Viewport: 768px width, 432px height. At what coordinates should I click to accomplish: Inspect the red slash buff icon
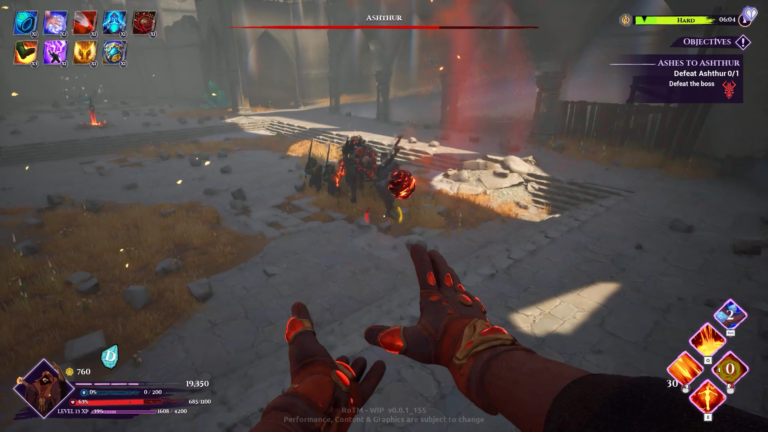(85, 22)
